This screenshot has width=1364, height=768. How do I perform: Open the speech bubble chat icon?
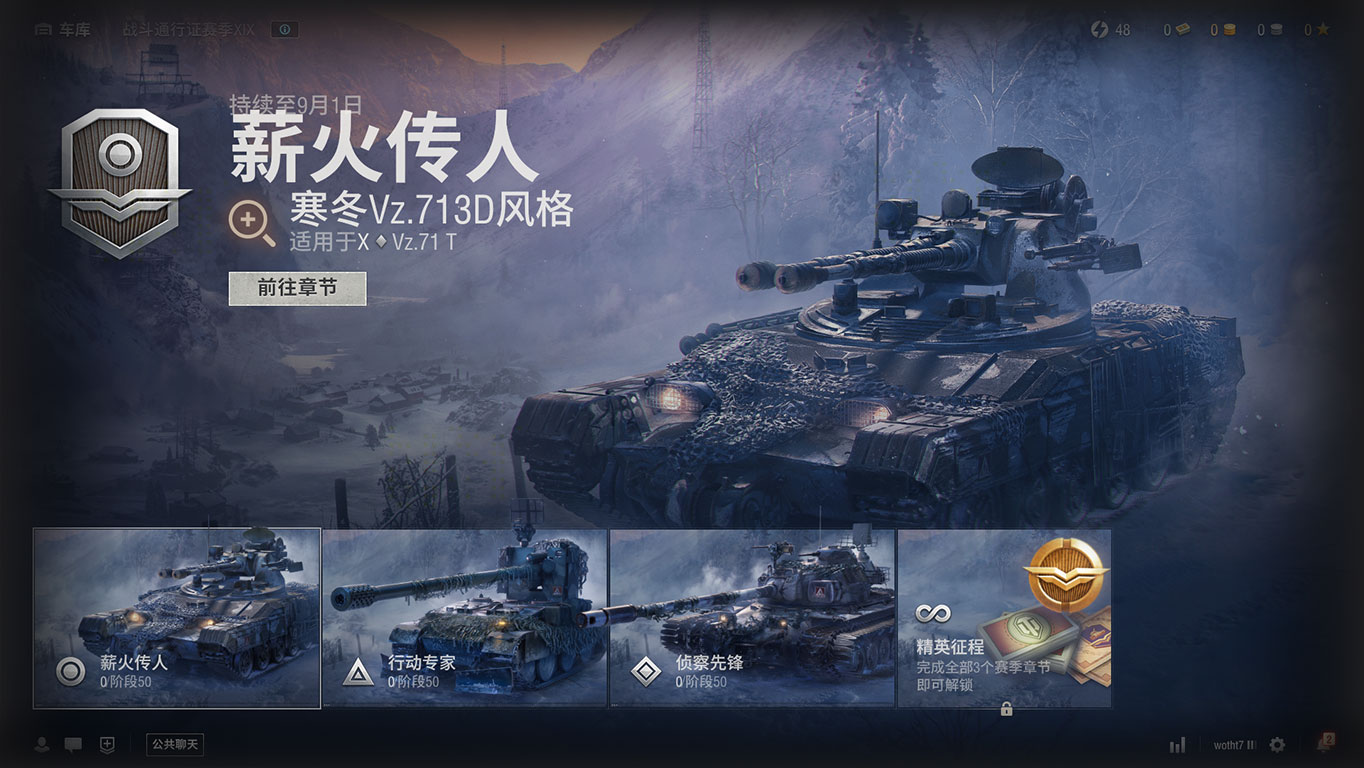[73, 744]
